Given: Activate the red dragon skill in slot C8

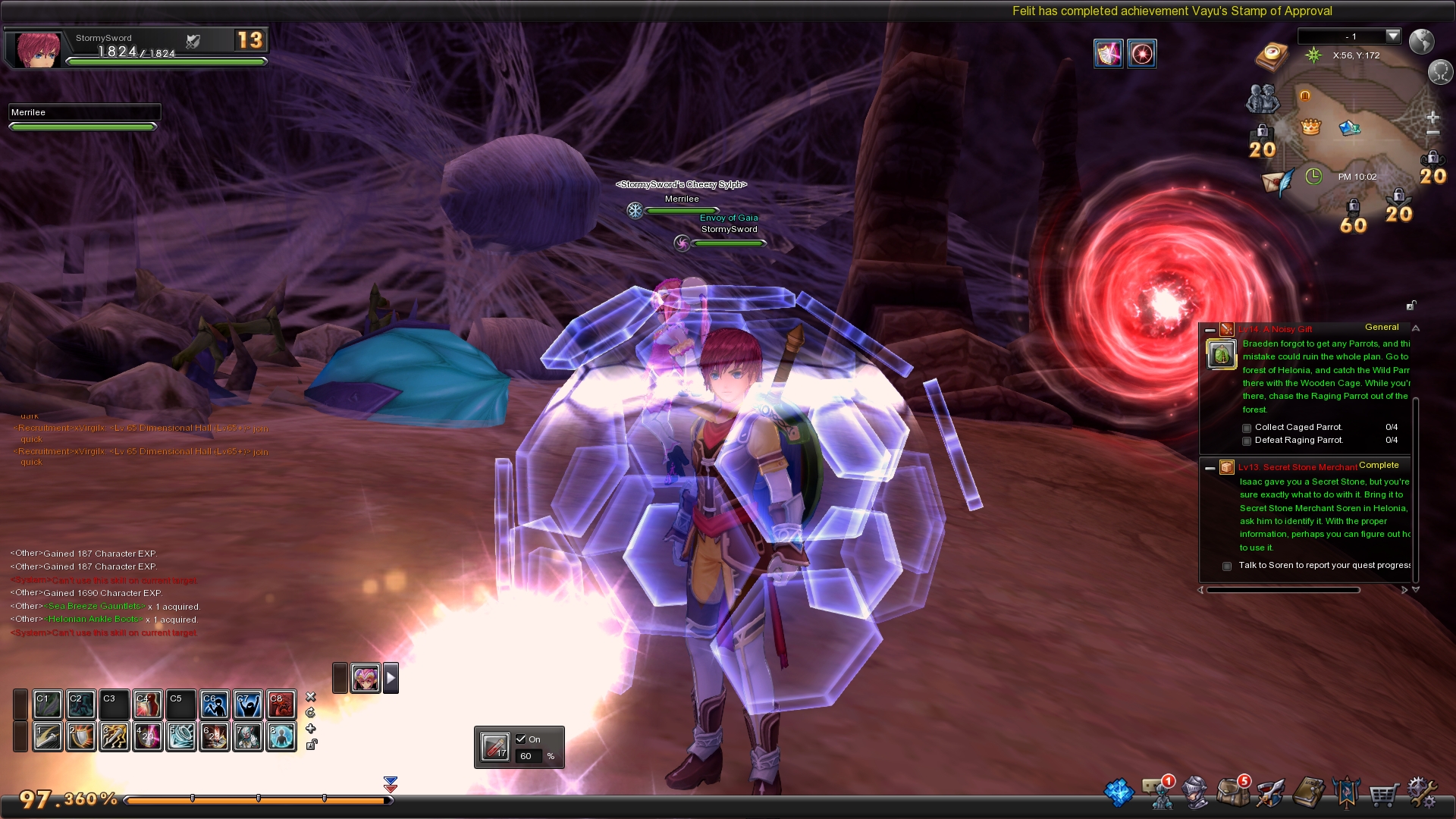Looking at the screenshot, I should (x=281, y=704).
